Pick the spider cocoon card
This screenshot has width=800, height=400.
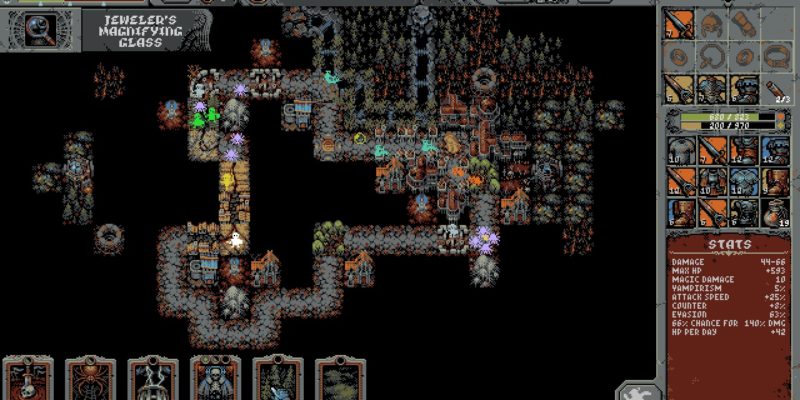[x=90, y=380]
